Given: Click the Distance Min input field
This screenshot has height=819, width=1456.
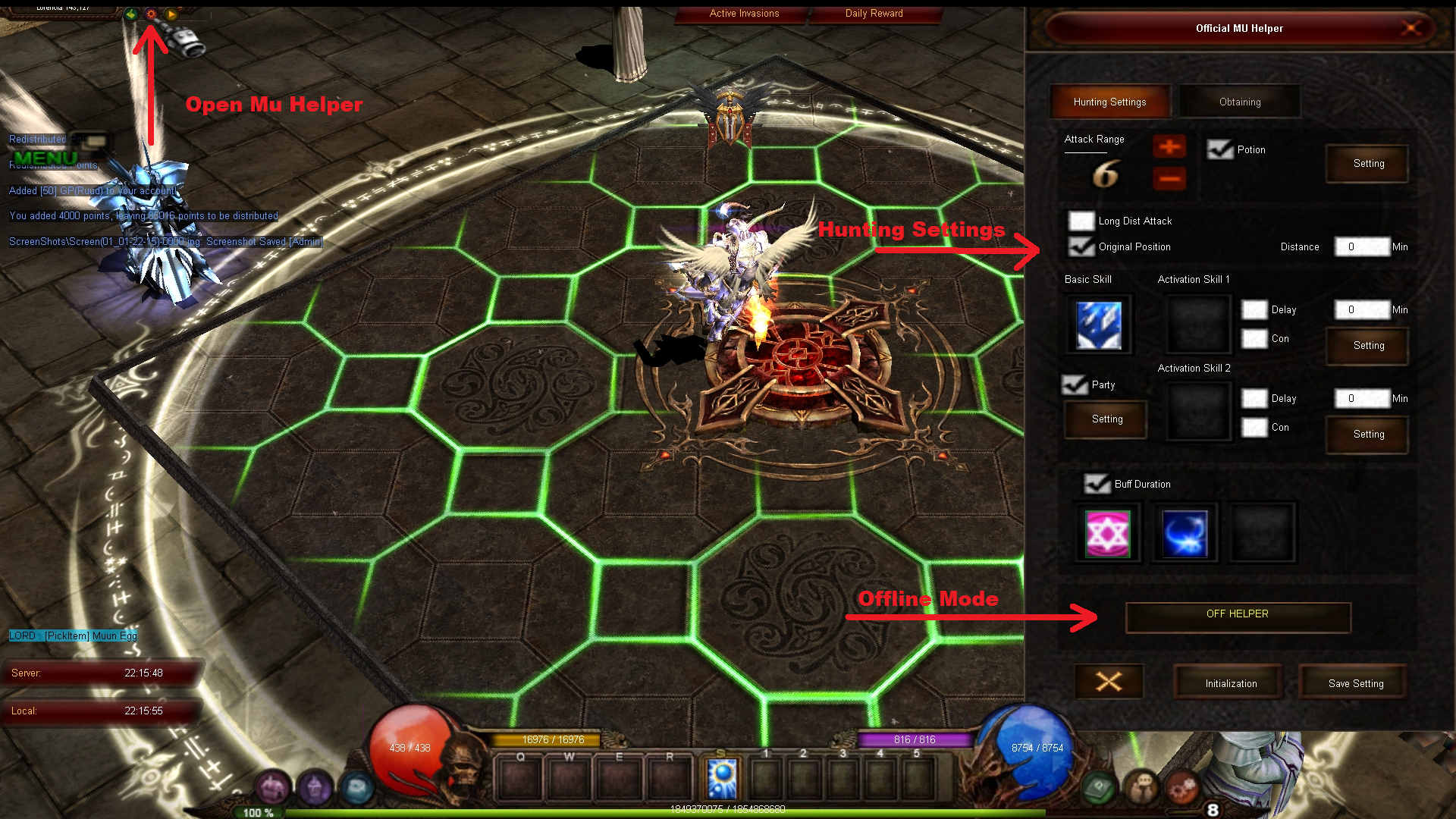Looking at the screenshot, I should pyautogui.click(x=1361, y=246).
